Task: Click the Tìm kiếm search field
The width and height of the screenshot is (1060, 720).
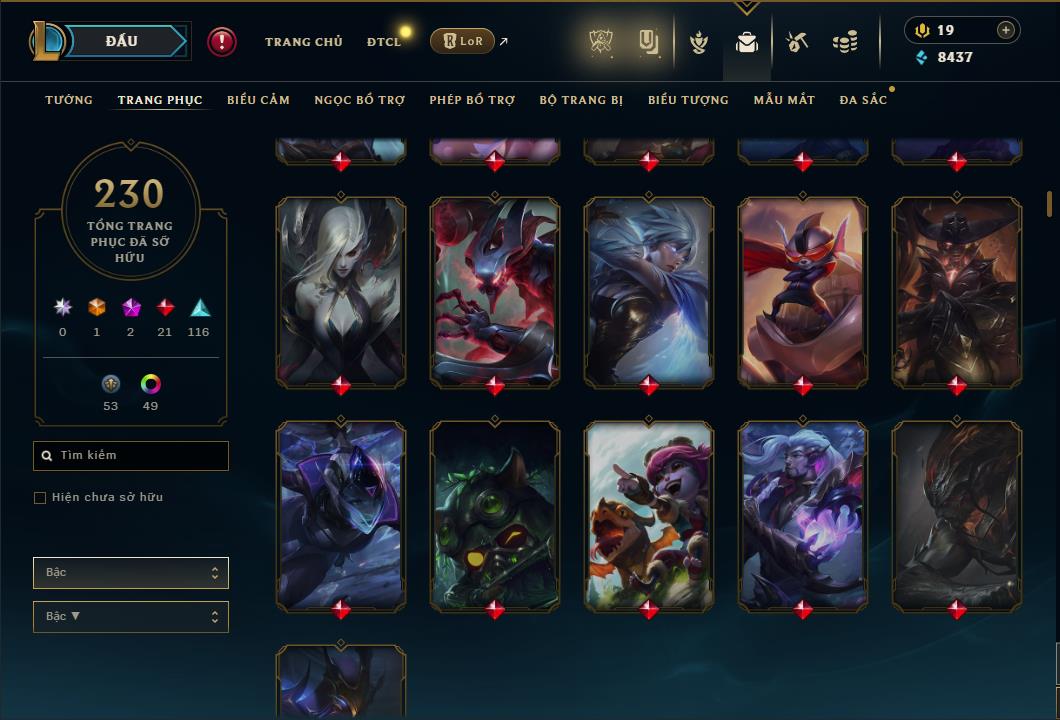Action: pyautogui.click(x=131, y=456)
